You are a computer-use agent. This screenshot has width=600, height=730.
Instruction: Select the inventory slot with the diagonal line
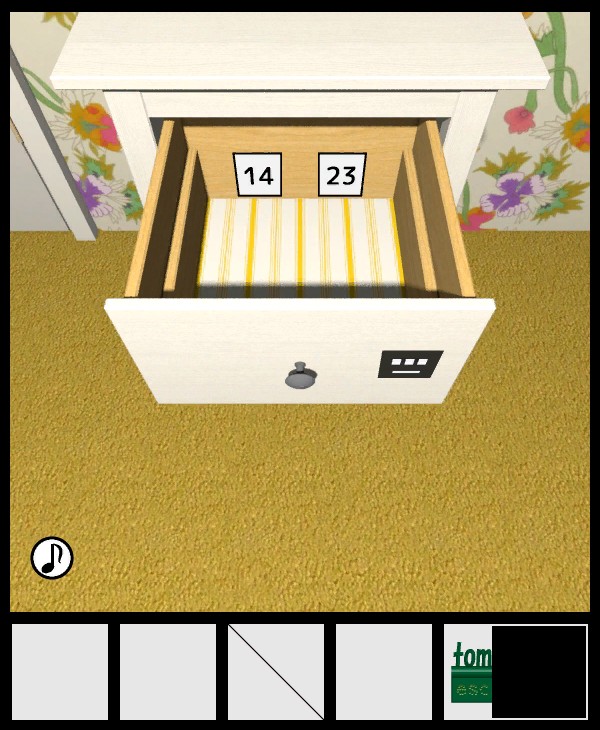pyautogui.click(x=276, y=672)
